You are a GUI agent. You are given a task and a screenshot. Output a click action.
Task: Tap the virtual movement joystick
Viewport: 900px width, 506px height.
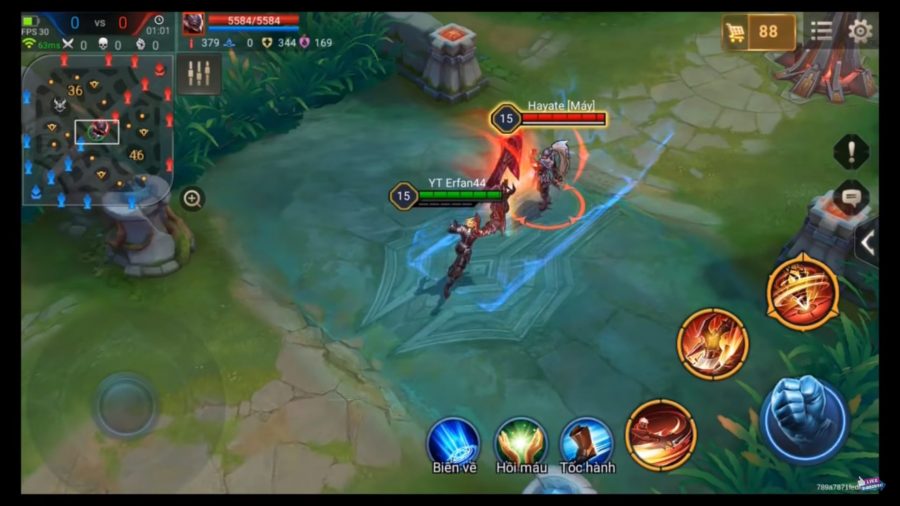coord(125,405)
